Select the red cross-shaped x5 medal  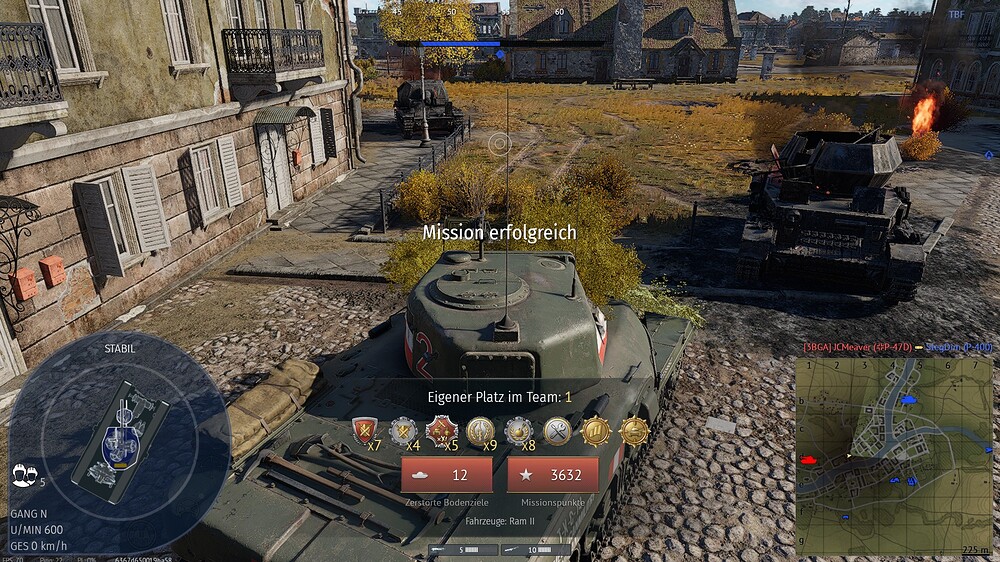point(441,431)
